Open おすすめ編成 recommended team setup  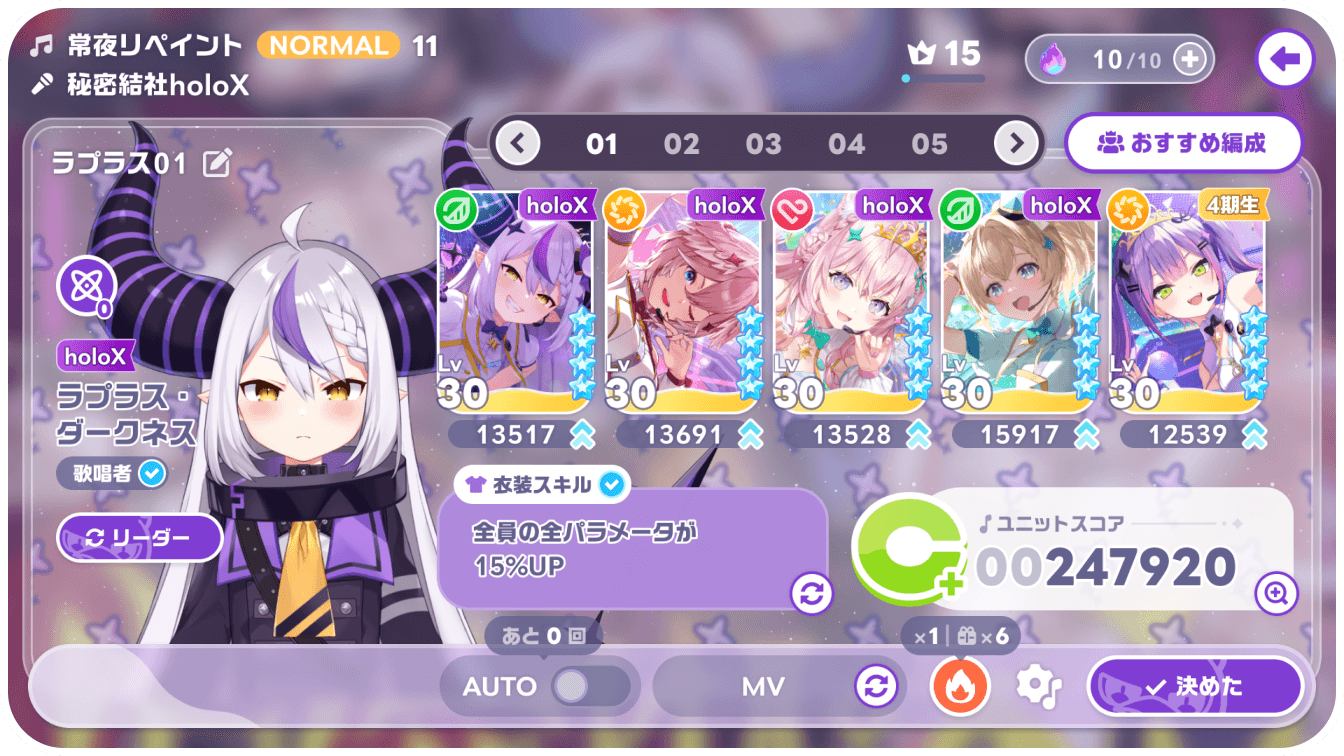[1184, 144]
